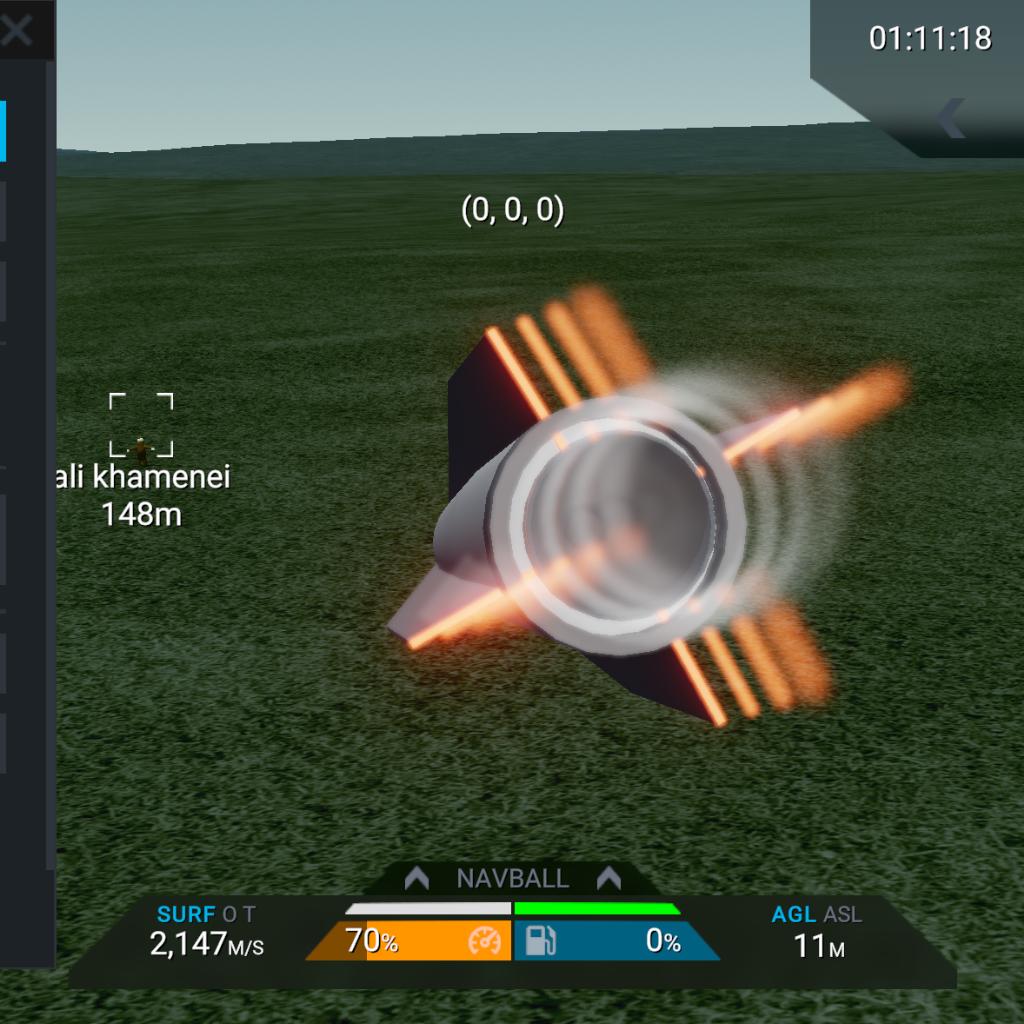1024x1024 pixels.
Task: Close the side panel with the X
Action: pyautogui.click(x=16, y=31)
